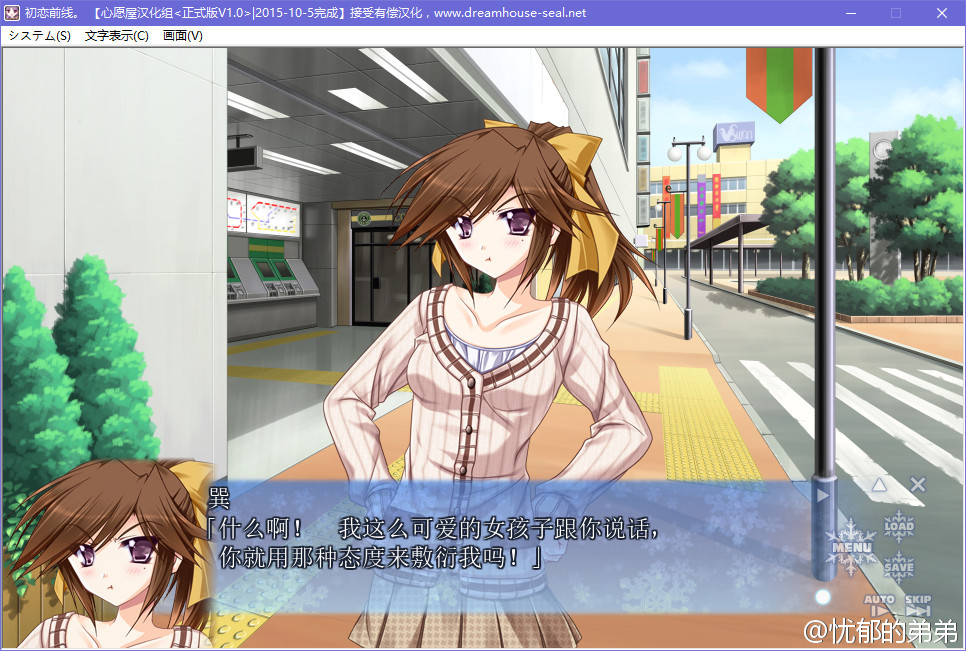Open the 文字表示(C) menu
The height and width of the screenshot is (651, 966).
[x=117, y=35]
